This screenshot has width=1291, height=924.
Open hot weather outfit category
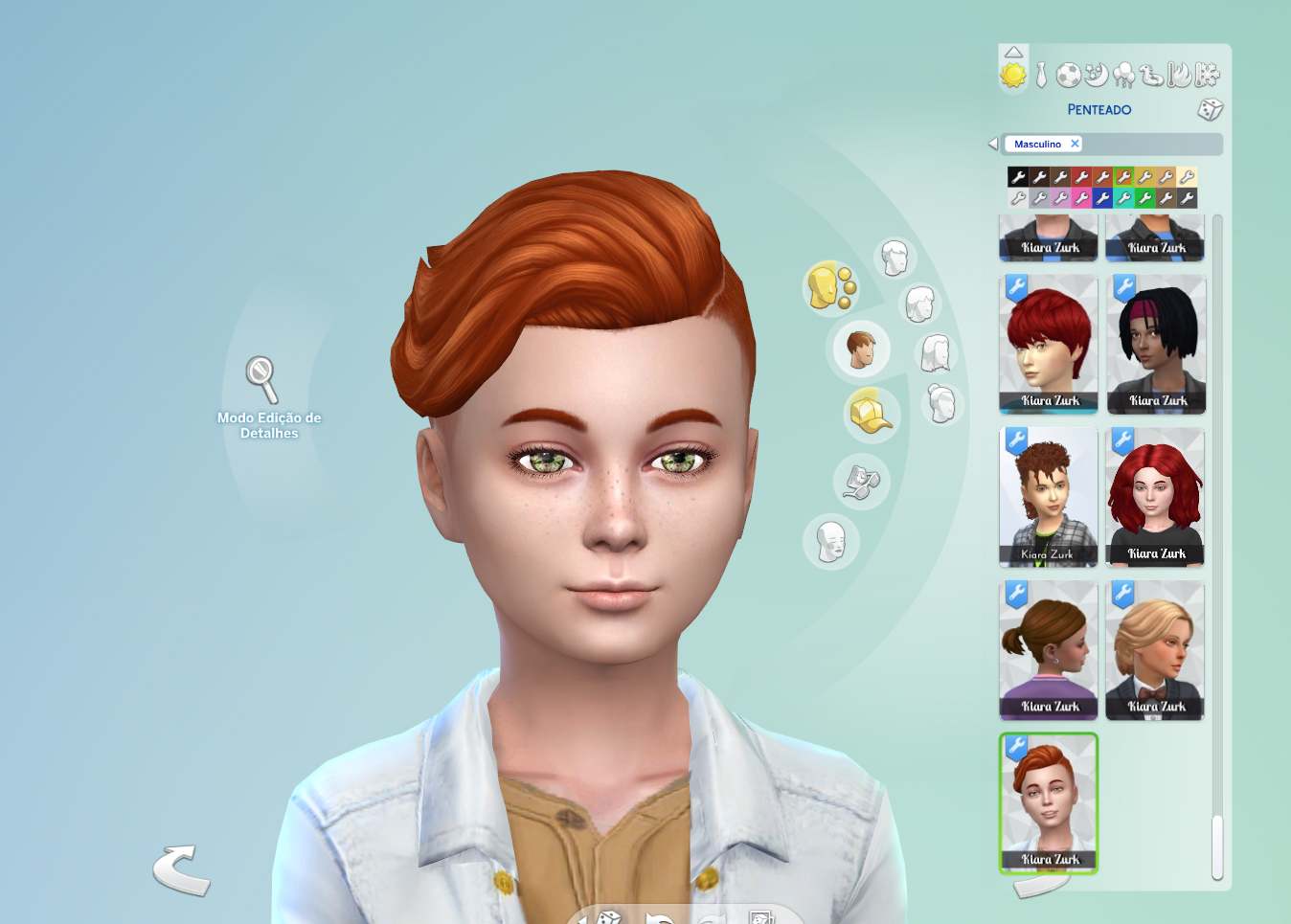(1178, 76)
